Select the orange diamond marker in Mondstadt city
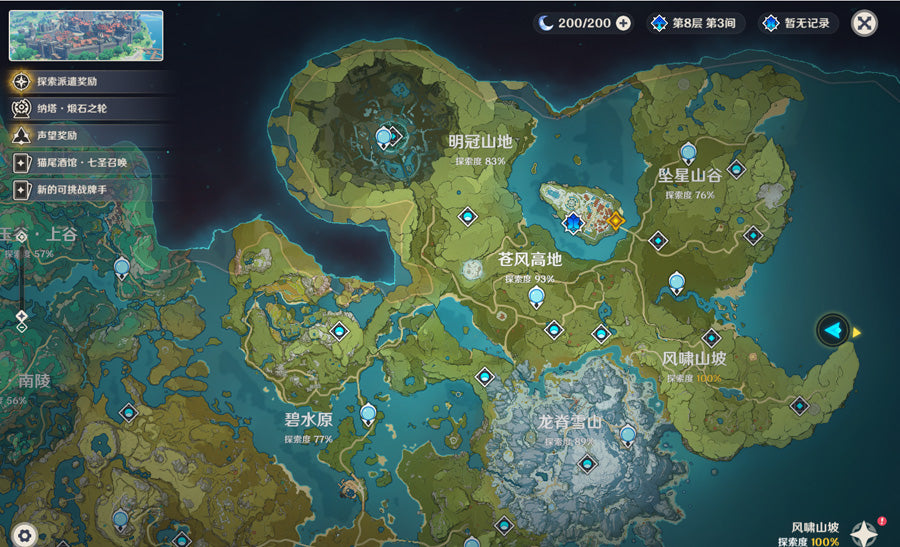900x547 pixels. point(615,220)
